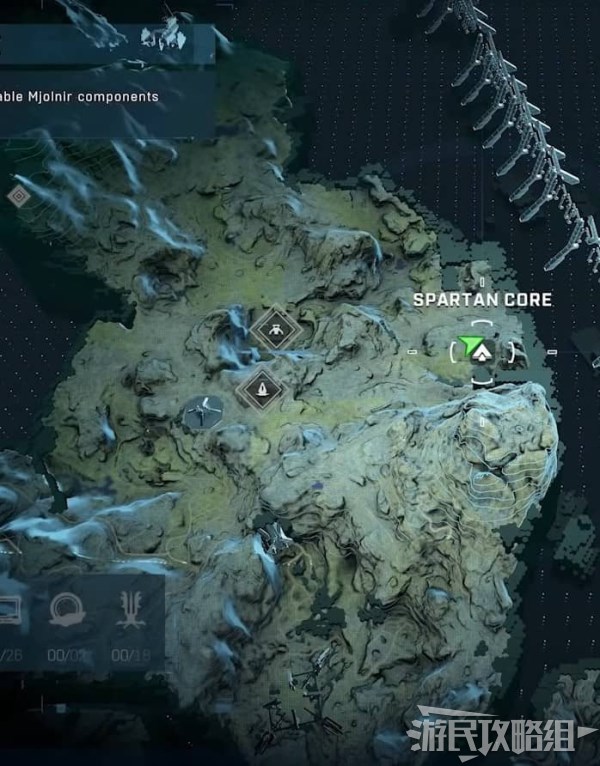Click the small diamond marker near left edge
Screen dimensions: 600x766
[x=18, y=196]
